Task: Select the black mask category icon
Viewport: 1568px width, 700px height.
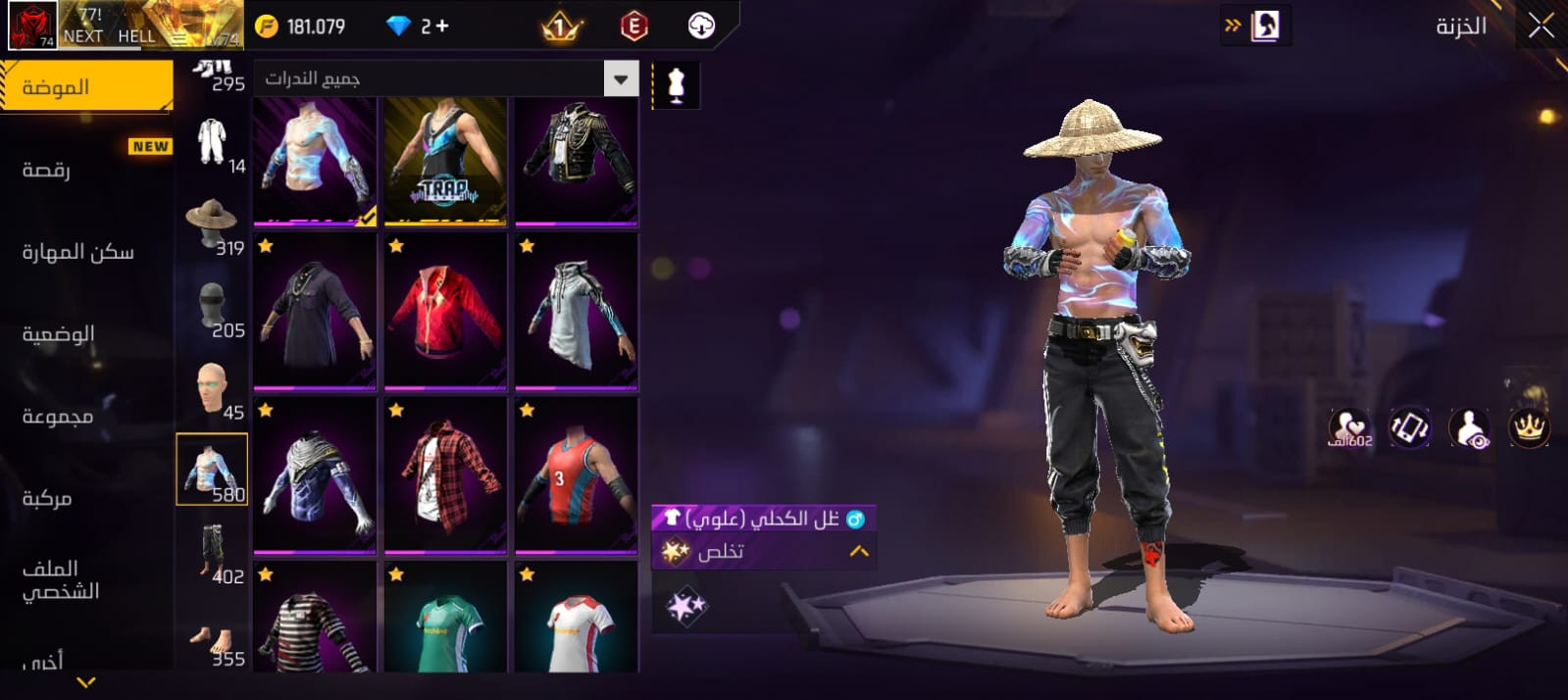Action: tap(212, 309)
